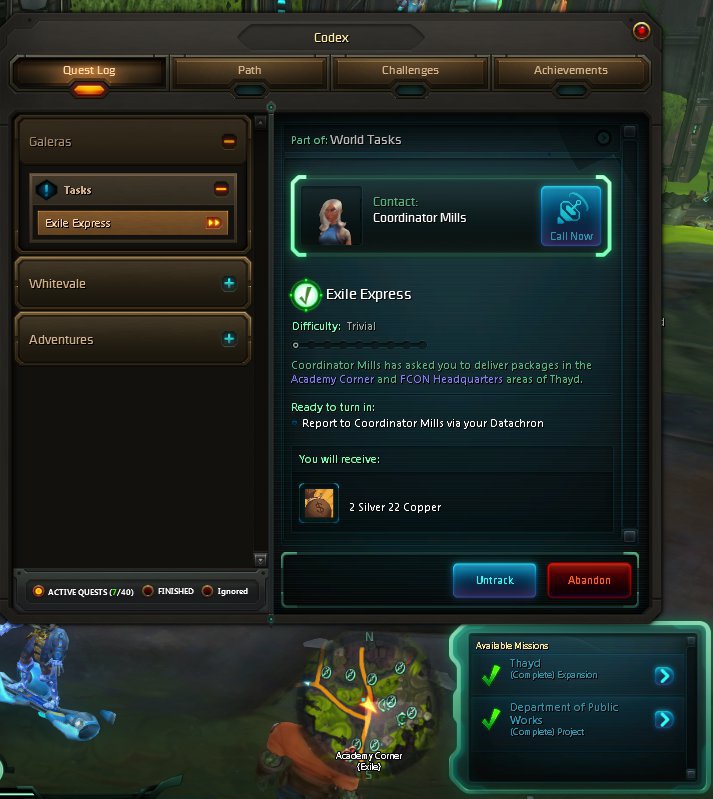Collapse the Tasks category

(x=221, y=189)
